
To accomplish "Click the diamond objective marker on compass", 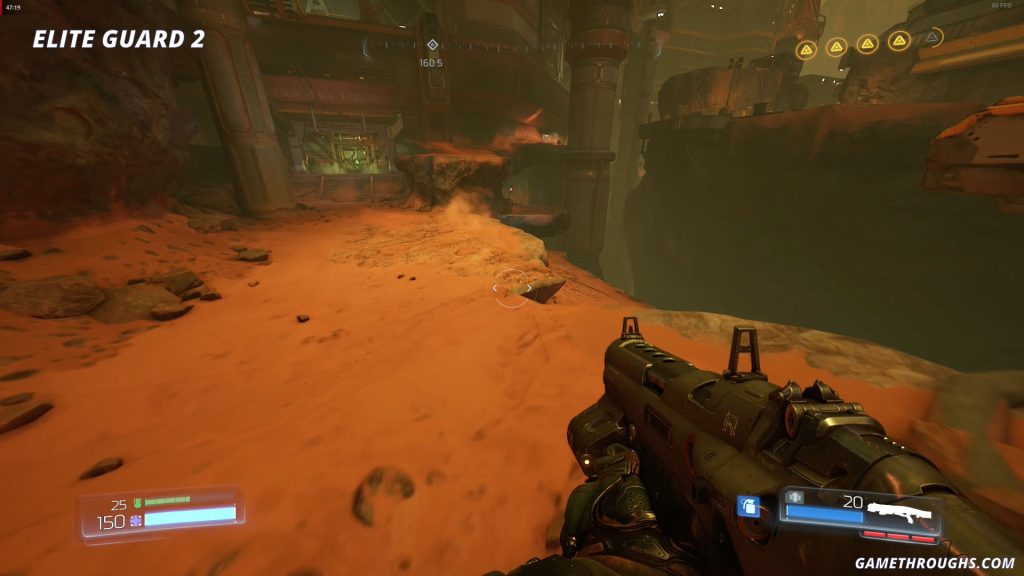I will tap(432, 45).
